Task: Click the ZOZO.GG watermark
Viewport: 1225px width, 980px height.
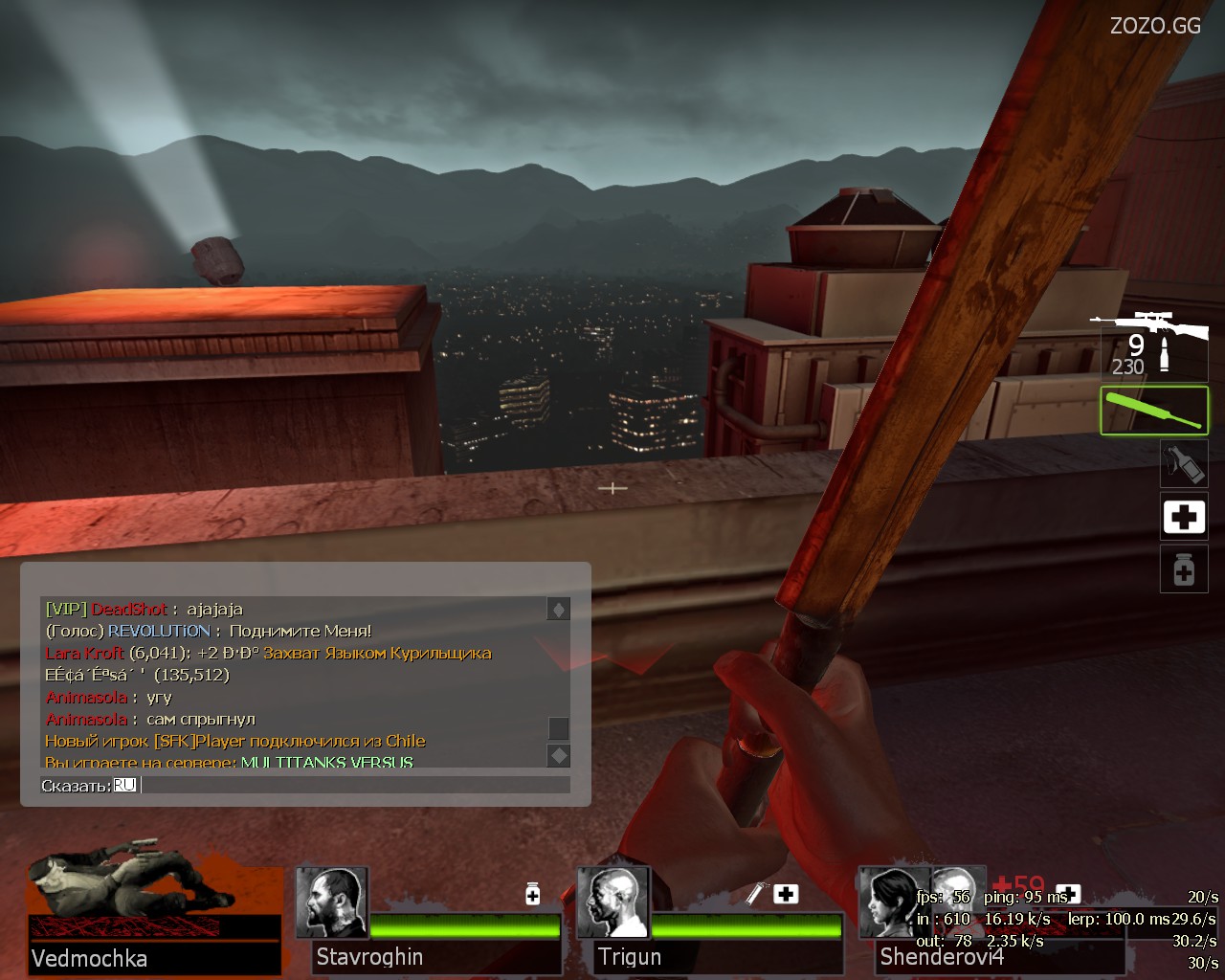Action: click(1155, 26)
